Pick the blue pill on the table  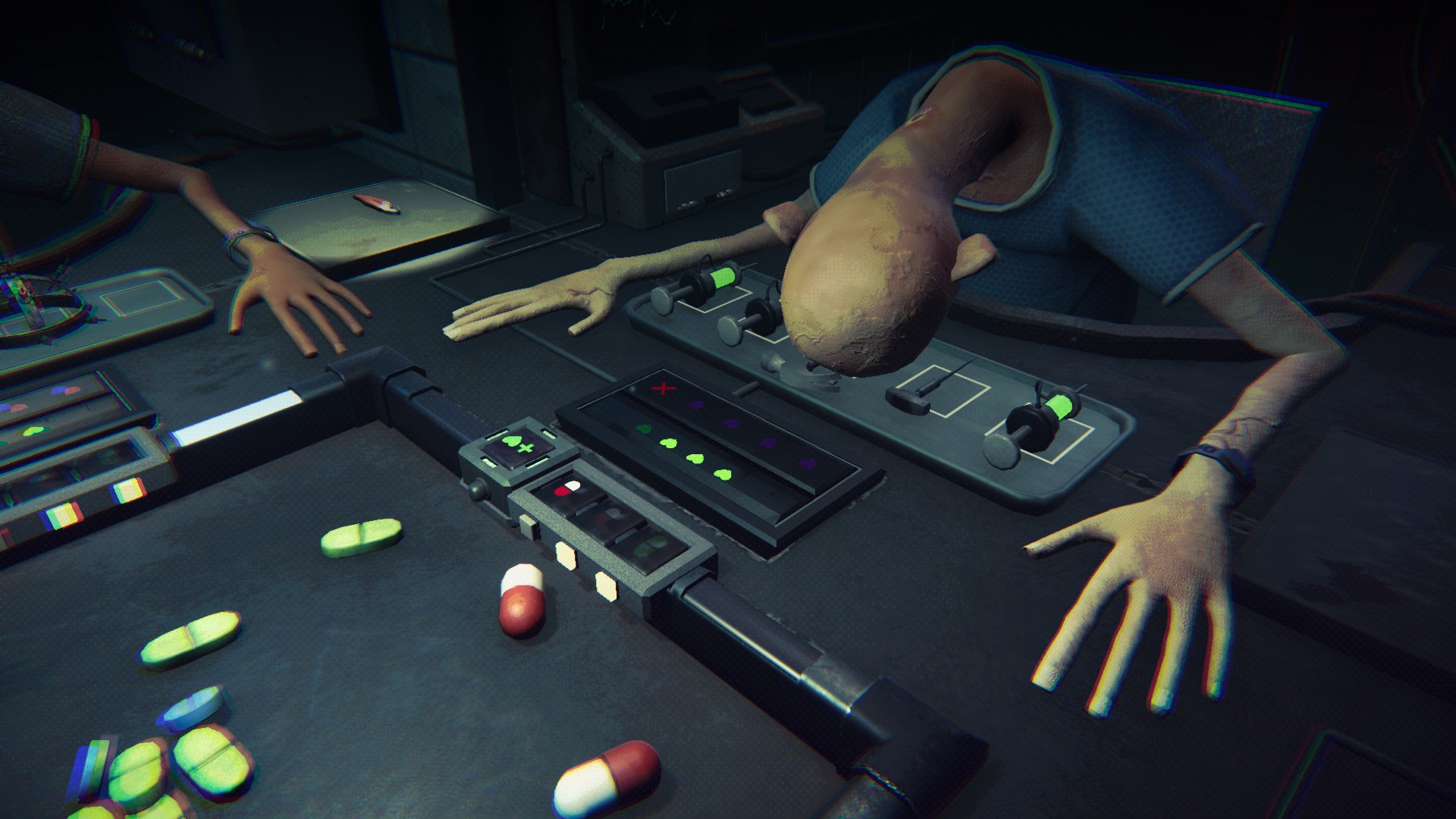pyautogui.click(x=190, y=708)
